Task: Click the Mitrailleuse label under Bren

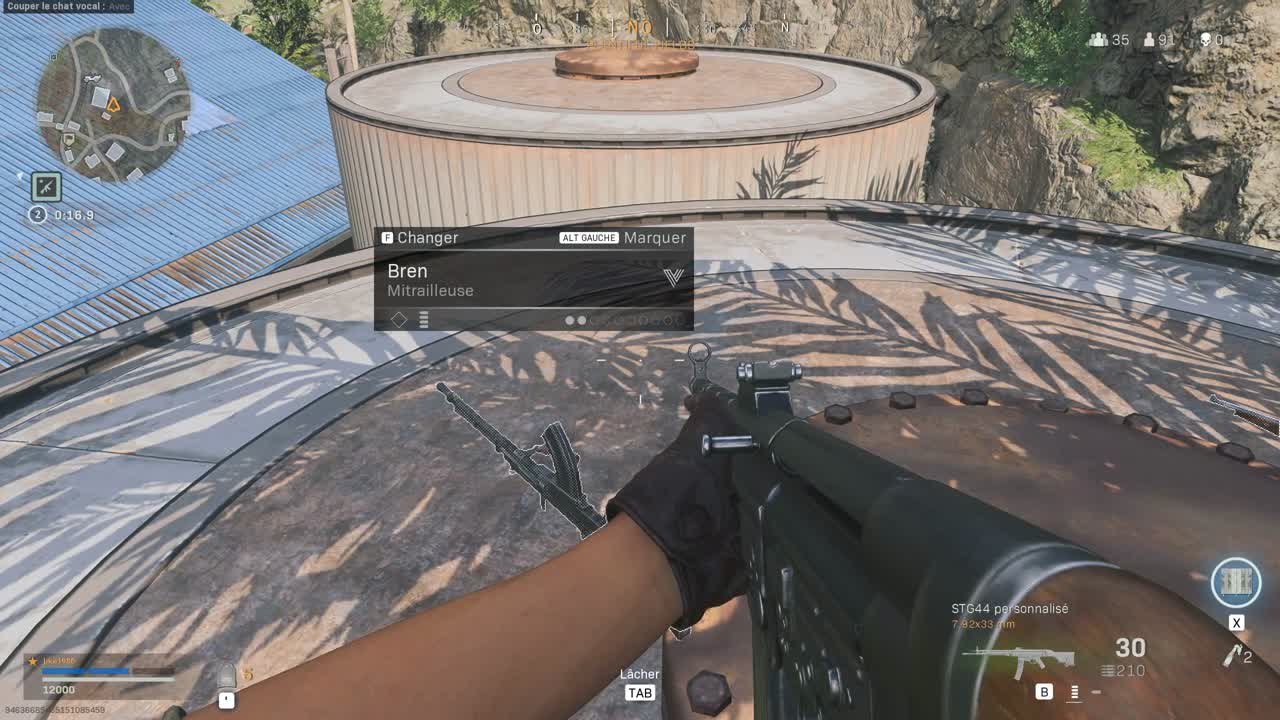Action: pyautogui.click(x=430, y=290)
